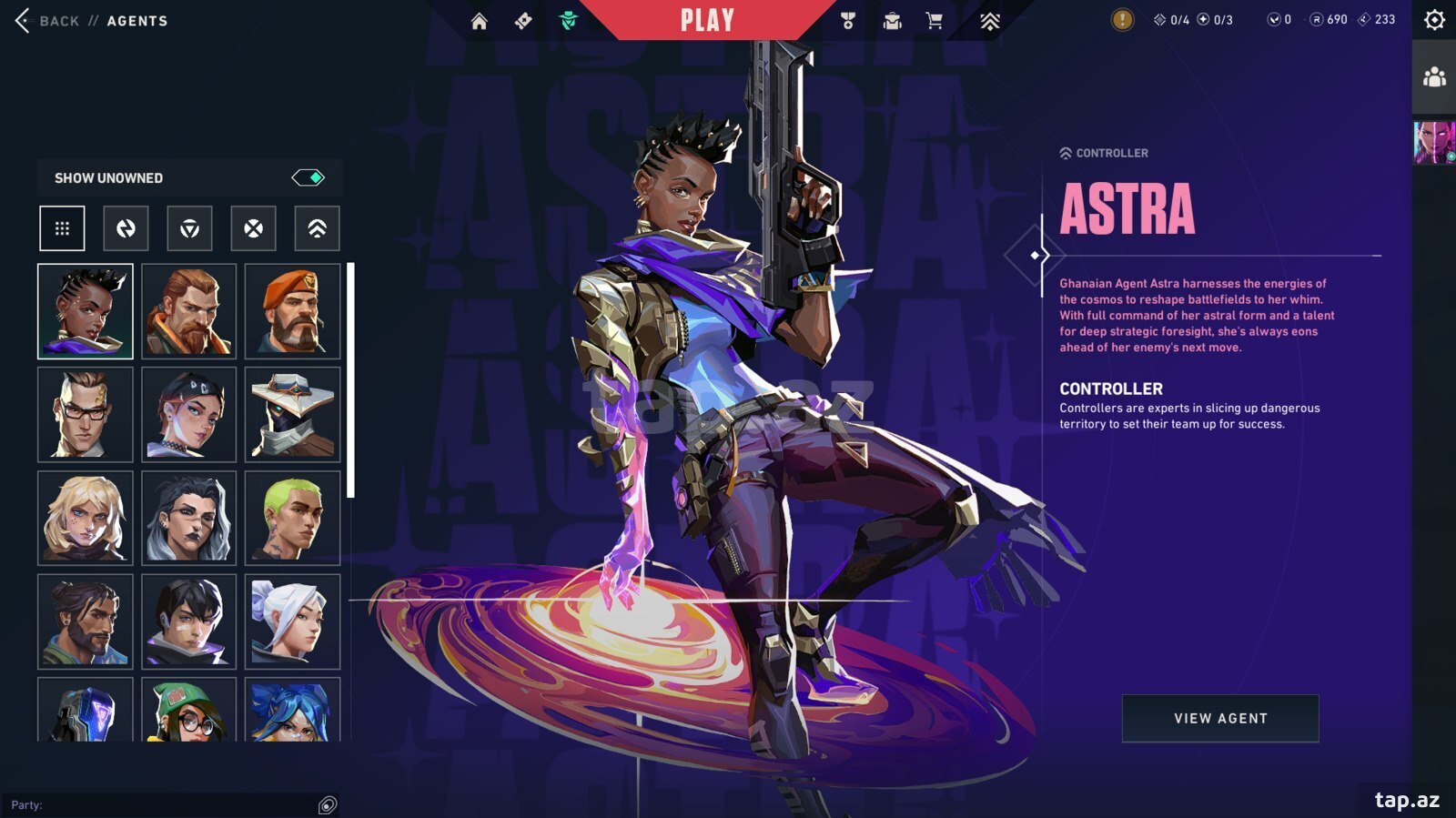Filter agents by the crossed-circle role icon
This screenshot has width=1456, height=818.
click(253, 228)
